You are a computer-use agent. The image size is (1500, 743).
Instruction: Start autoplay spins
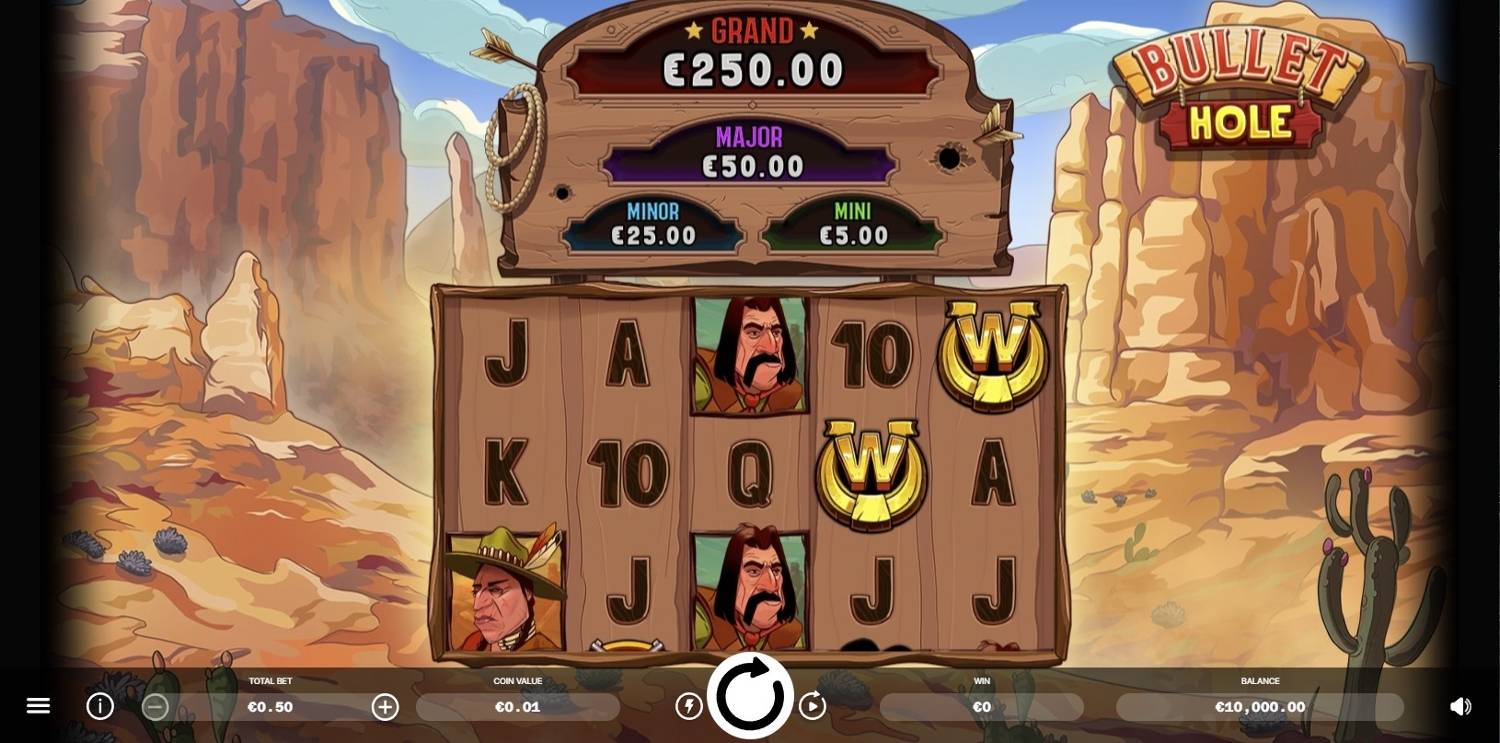coord(812,706)
